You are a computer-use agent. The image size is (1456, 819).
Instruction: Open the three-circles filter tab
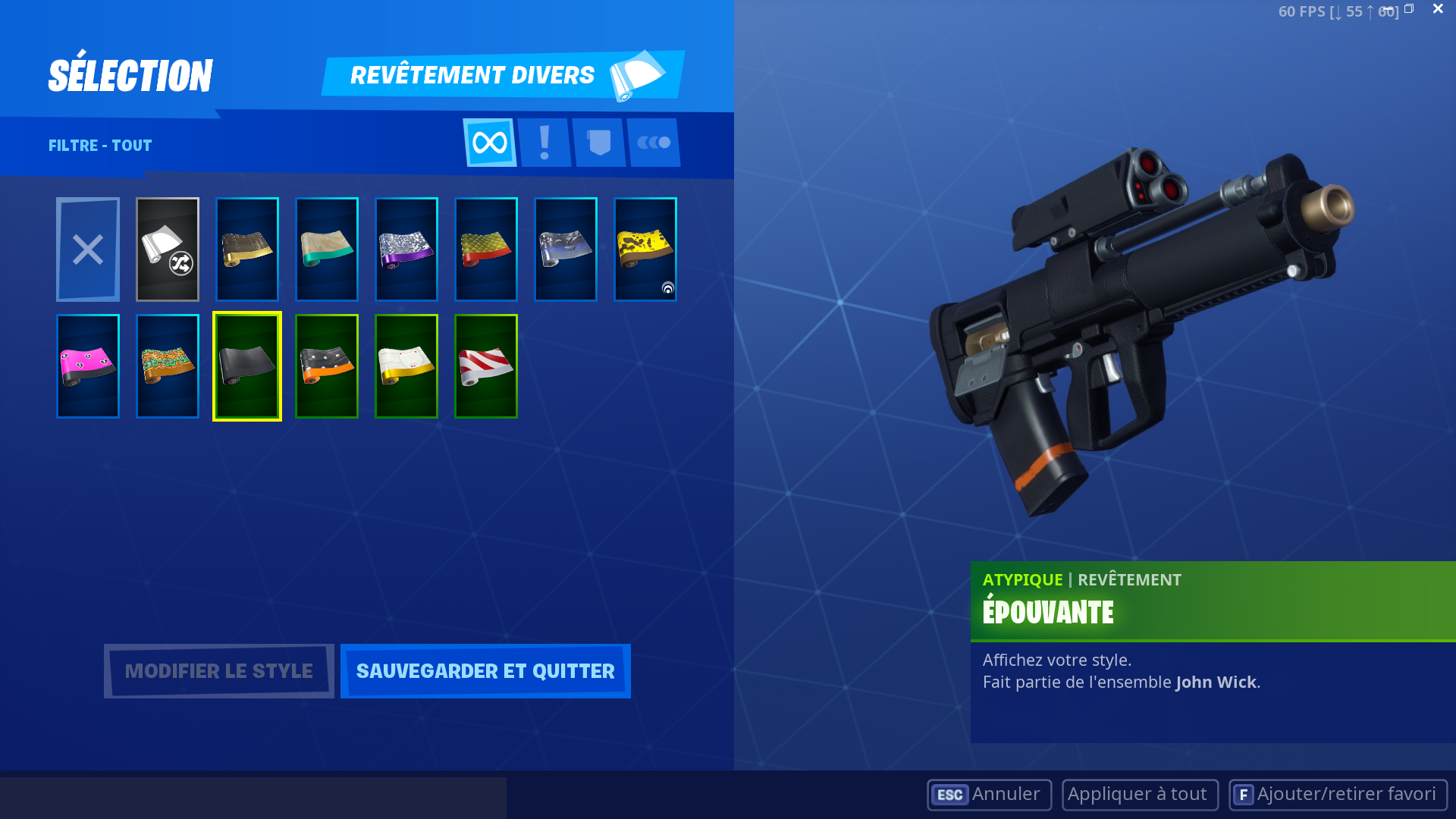654,143
